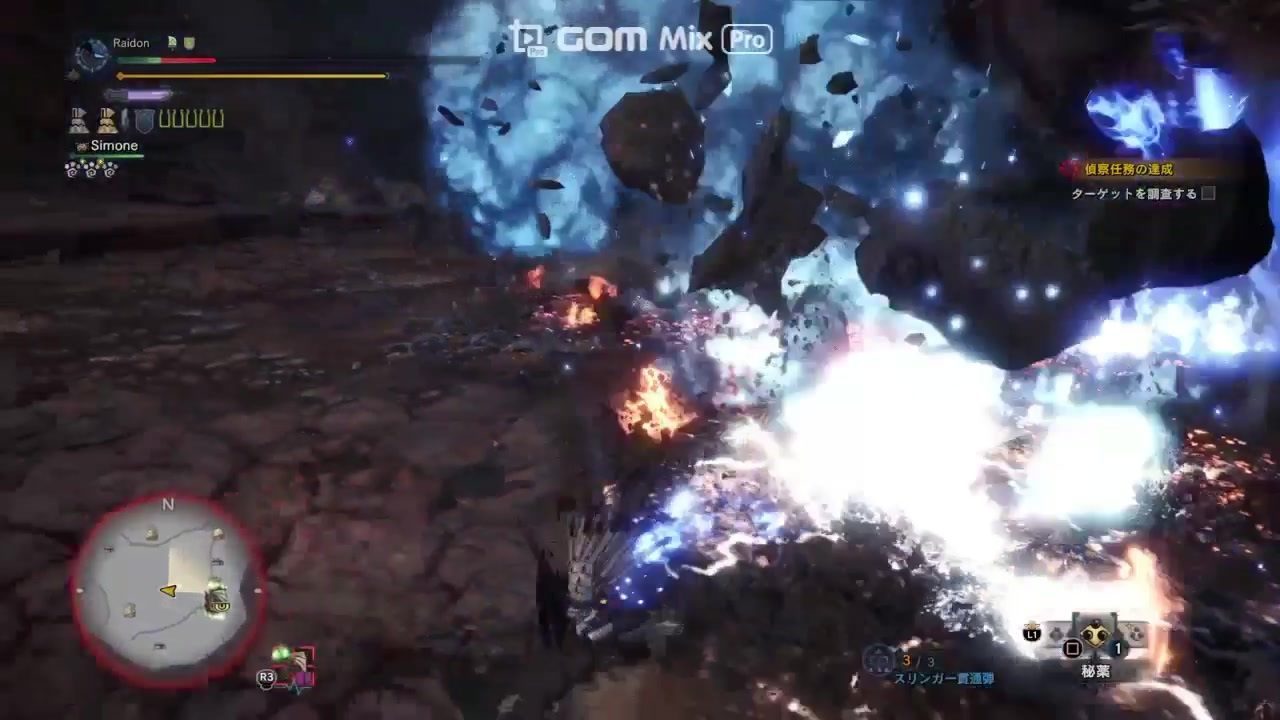Click the GOM Mix Pro logo
The width and height of the screenshot is (1280, 720).
click(620, 38)
